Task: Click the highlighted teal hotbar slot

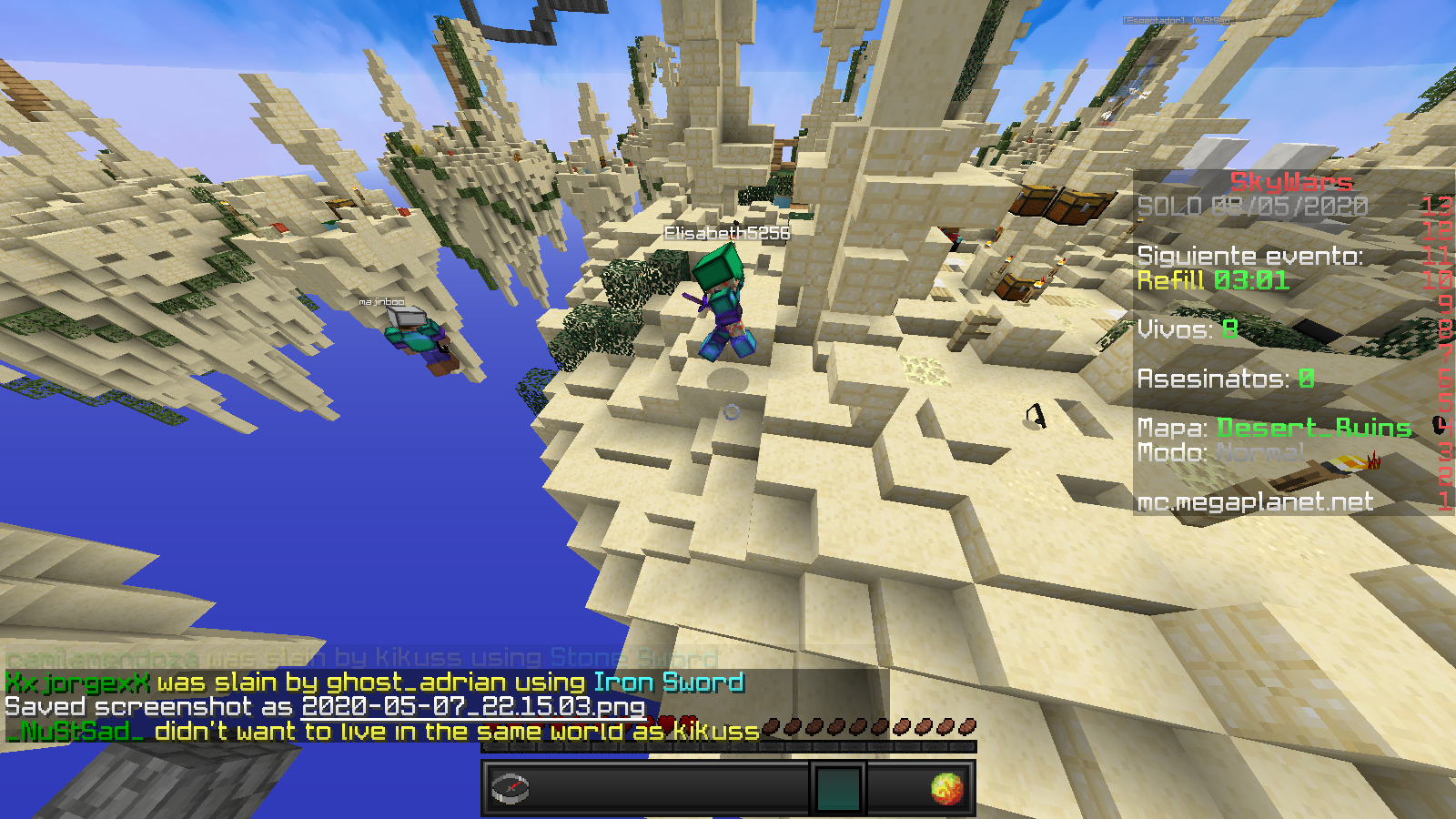Action: click(x=837, y=788)
